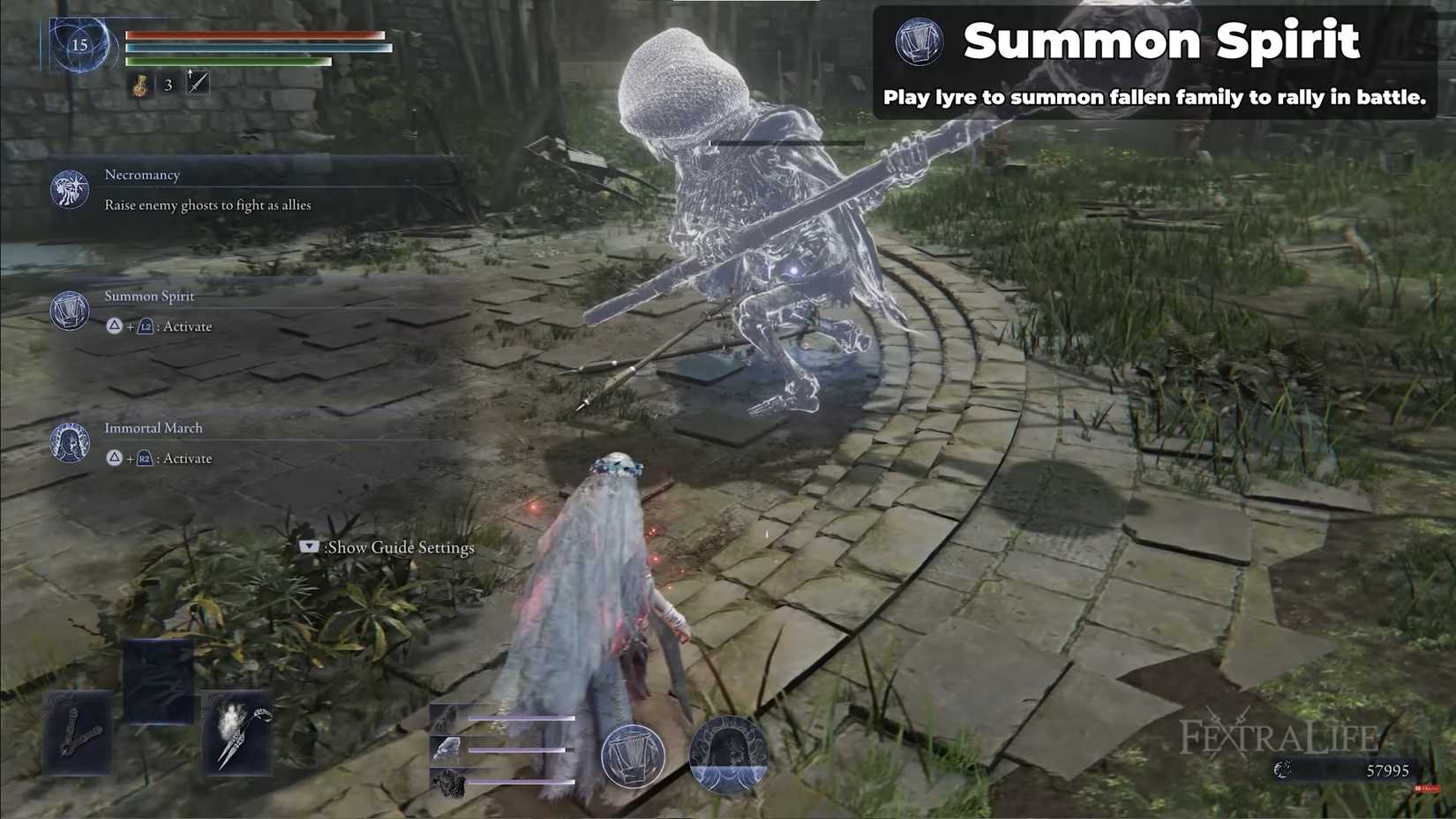Open Show Guide Settings
The height and width of the screenshot is (819, 1456).
[388, 547]
